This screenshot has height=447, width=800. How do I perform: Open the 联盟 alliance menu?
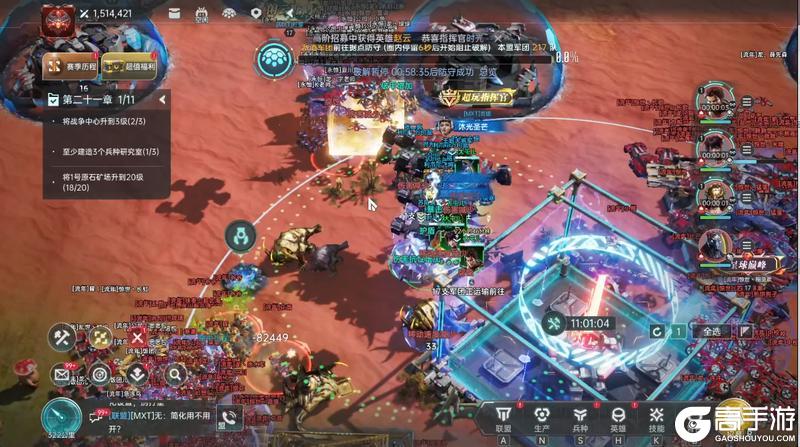[x=503, y=419]
